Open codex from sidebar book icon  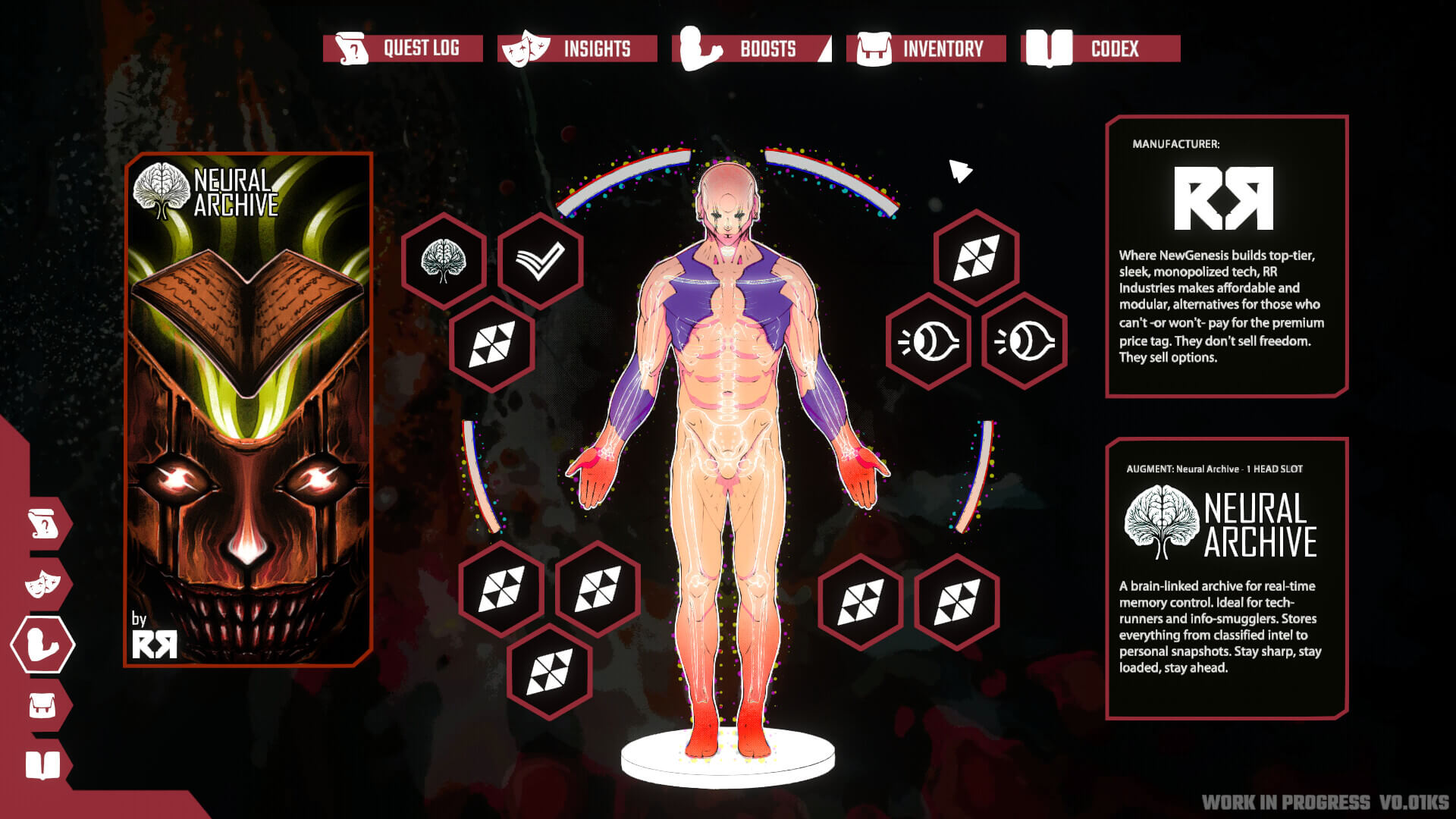[x=43, y=765]
